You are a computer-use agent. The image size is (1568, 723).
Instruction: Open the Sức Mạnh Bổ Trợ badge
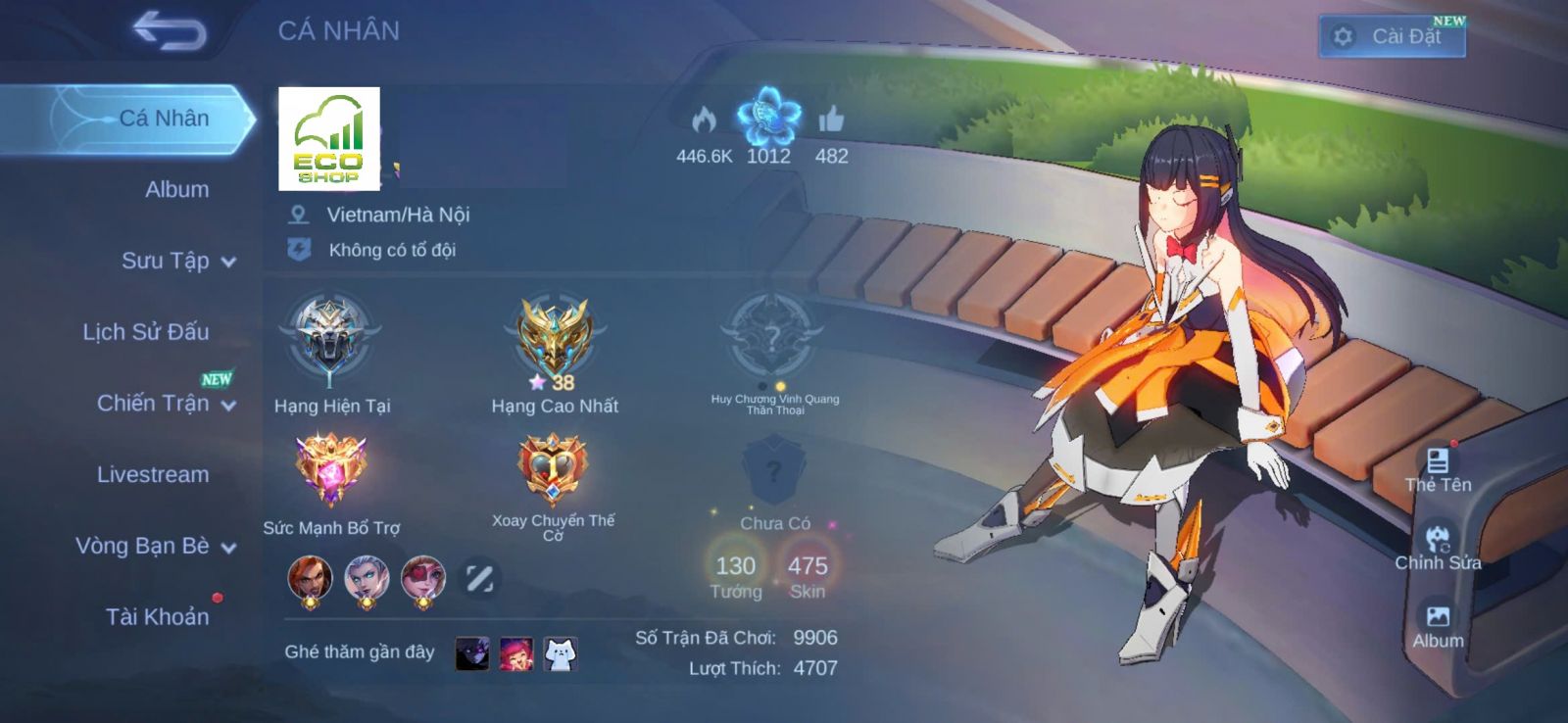tap(331, 470)
